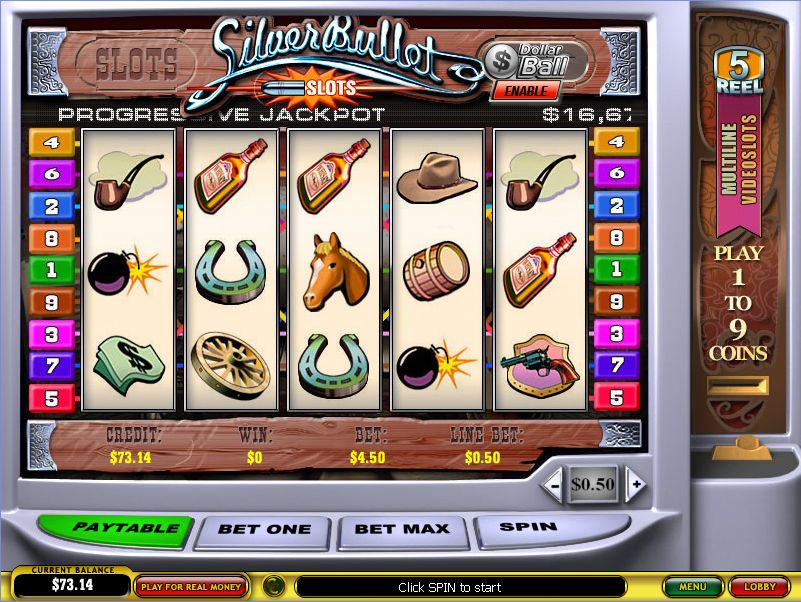801x602 pixels.
Task: Enable the Dollar Ball side game
Action: pos(525,90)
